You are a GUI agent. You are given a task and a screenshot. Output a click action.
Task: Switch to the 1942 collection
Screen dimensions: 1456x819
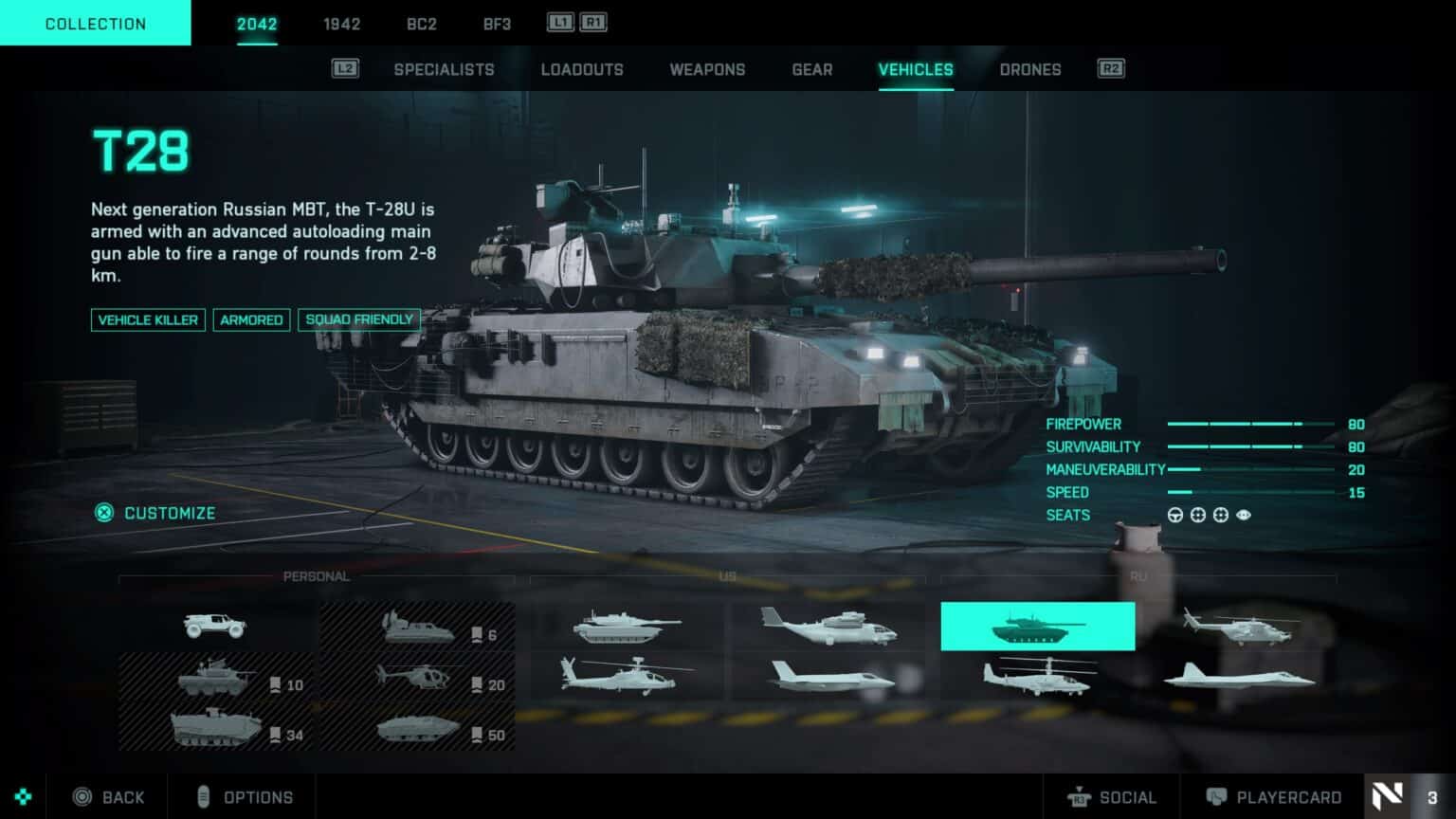click(341, 24)
